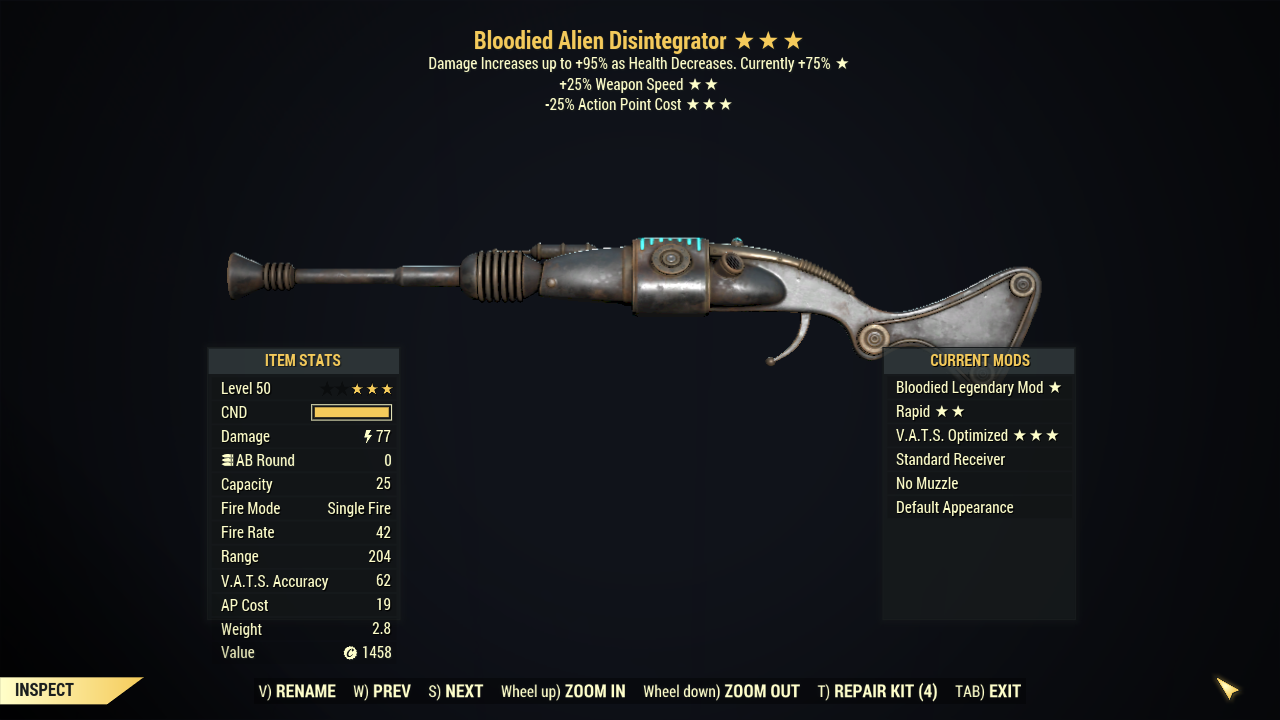Screen dimensions: 1280x720
Task: Go to the PREV item
Action: tap(382, 691)
